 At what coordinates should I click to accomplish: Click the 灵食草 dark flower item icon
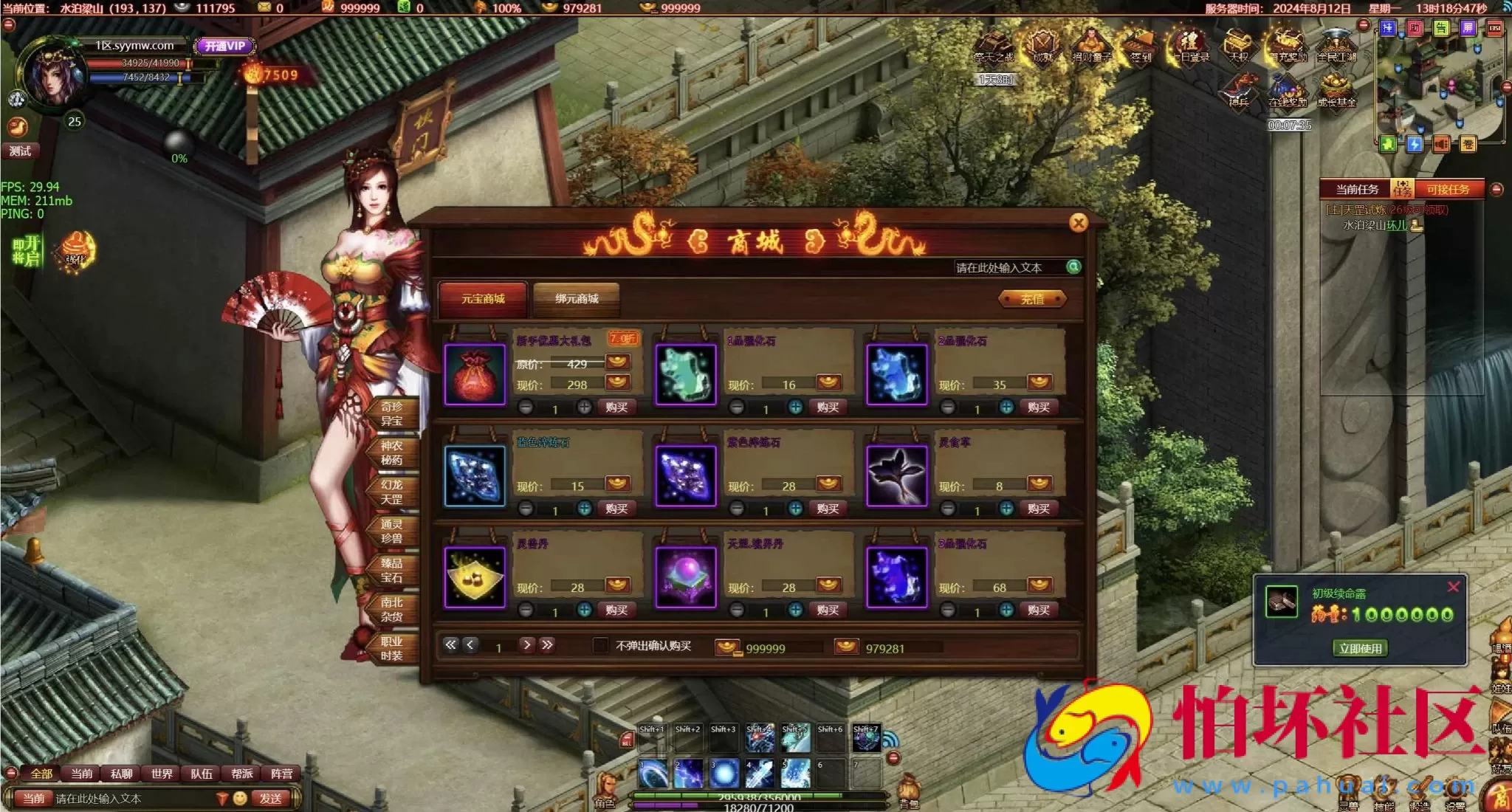[x=896, y=476]
